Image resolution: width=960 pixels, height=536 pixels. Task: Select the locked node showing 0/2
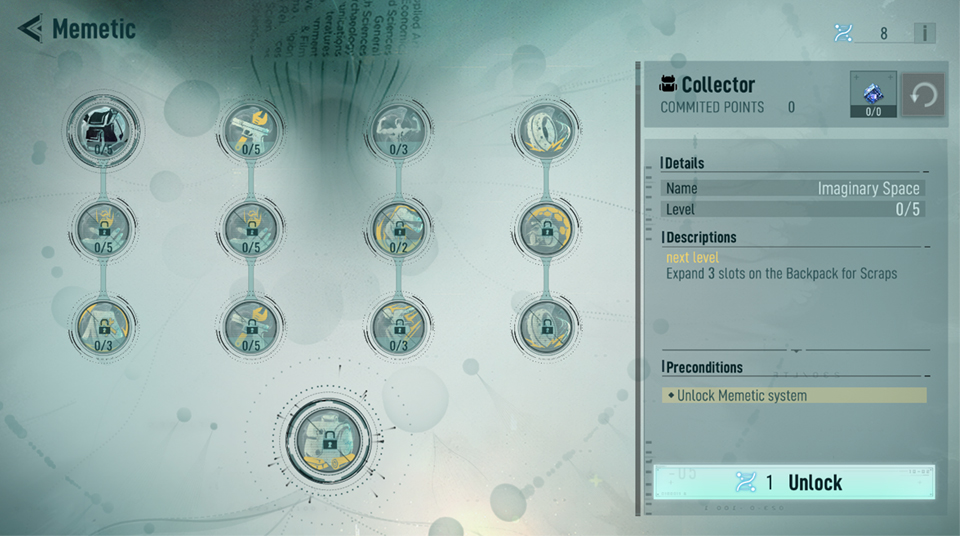pyautogui.click(x=397, y=227)
